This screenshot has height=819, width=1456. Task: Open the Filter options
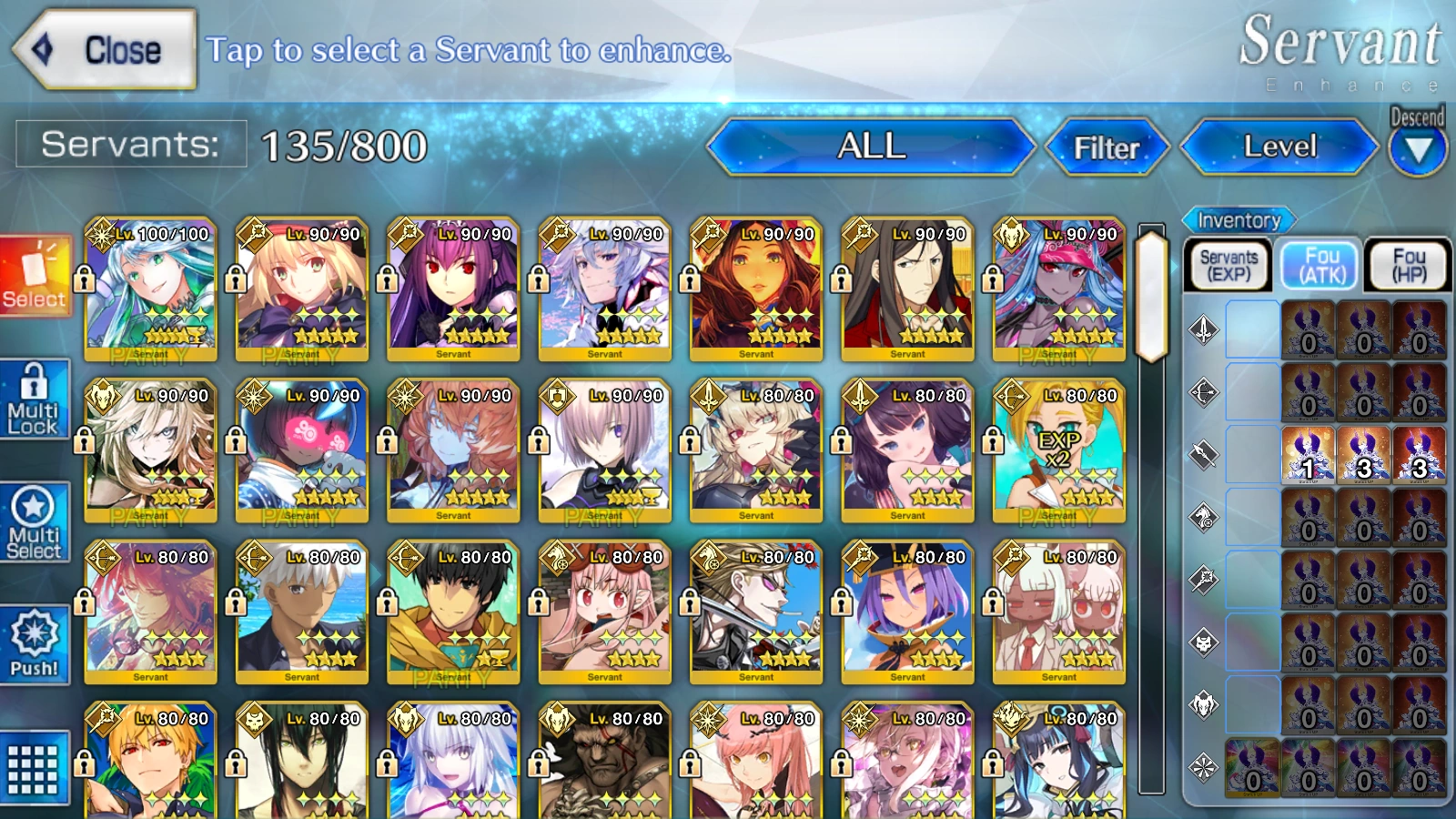(x=1108, y=147)
